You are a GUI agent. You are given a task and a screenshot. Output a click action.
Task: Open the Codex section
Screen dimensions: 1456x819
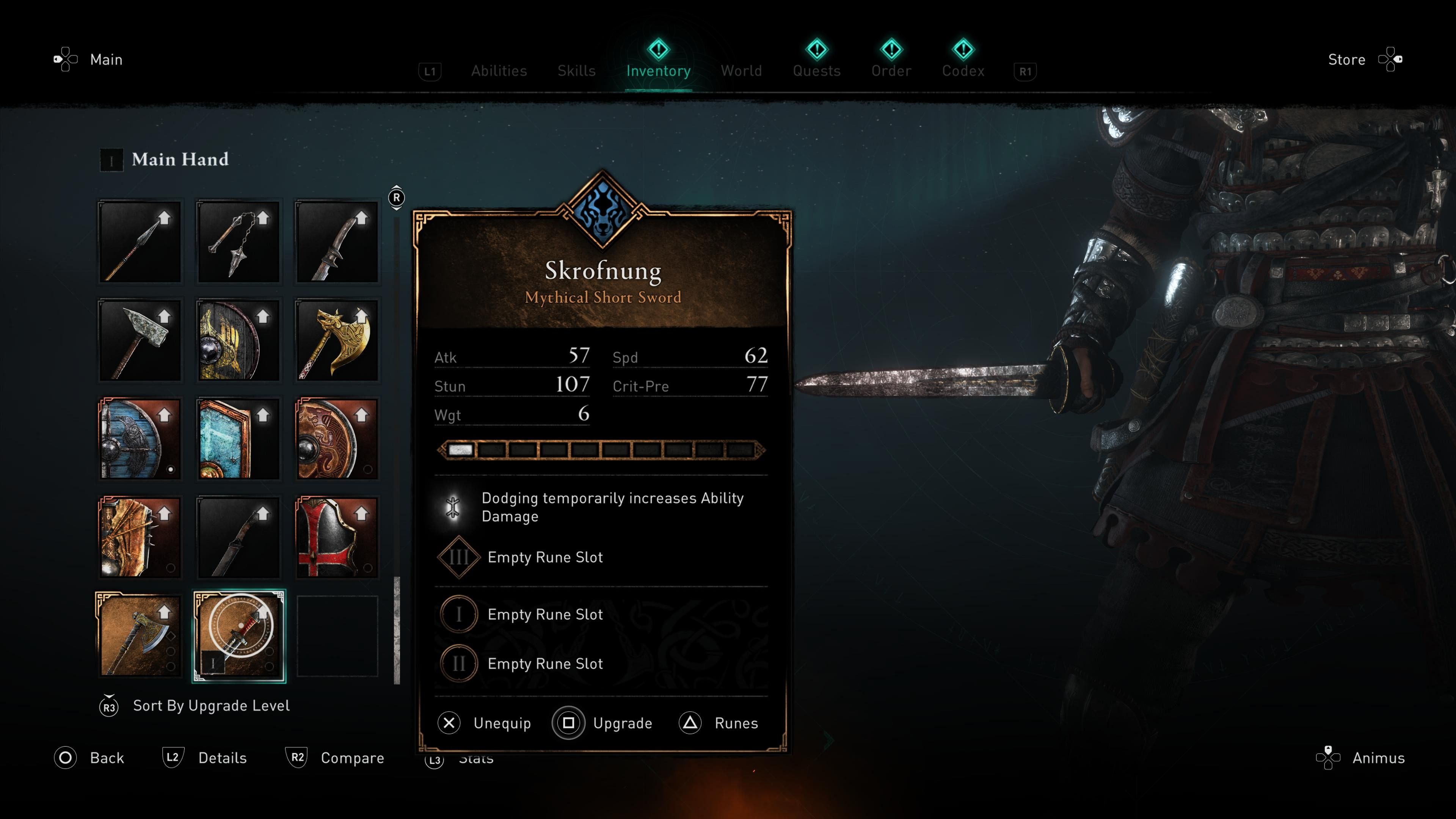tap(963, 71)
